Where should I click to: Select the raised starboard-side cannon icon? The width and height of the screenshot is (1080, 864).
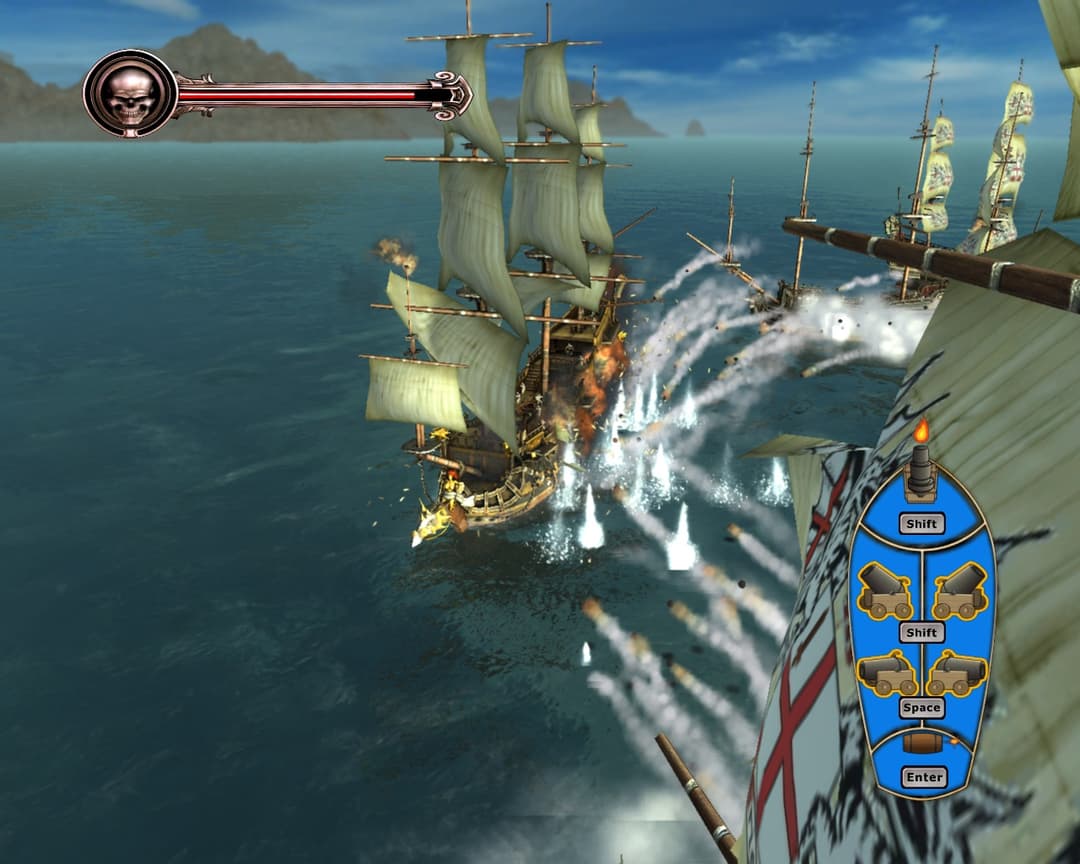(958, 591)
